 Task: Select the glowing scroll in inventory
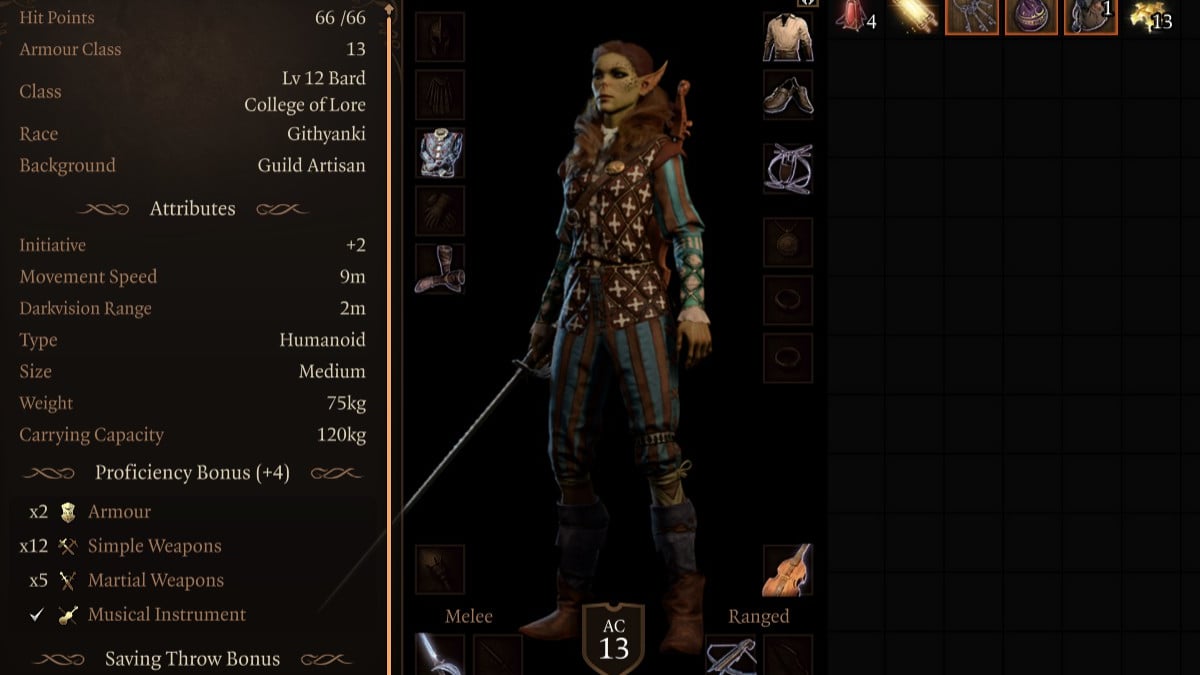pos(914,16)
